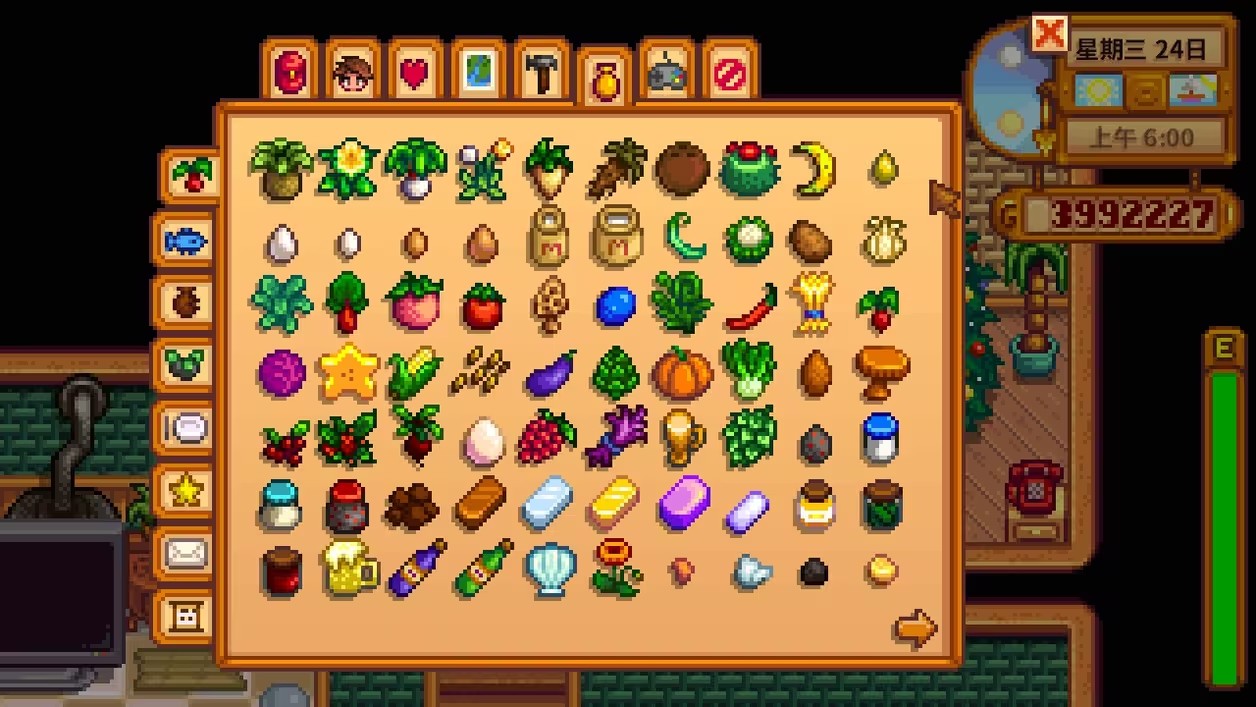Switch to the letters envelope side tab
Image resolution: width=1256 pixels, height=707 pixels.
click(186, 553)
